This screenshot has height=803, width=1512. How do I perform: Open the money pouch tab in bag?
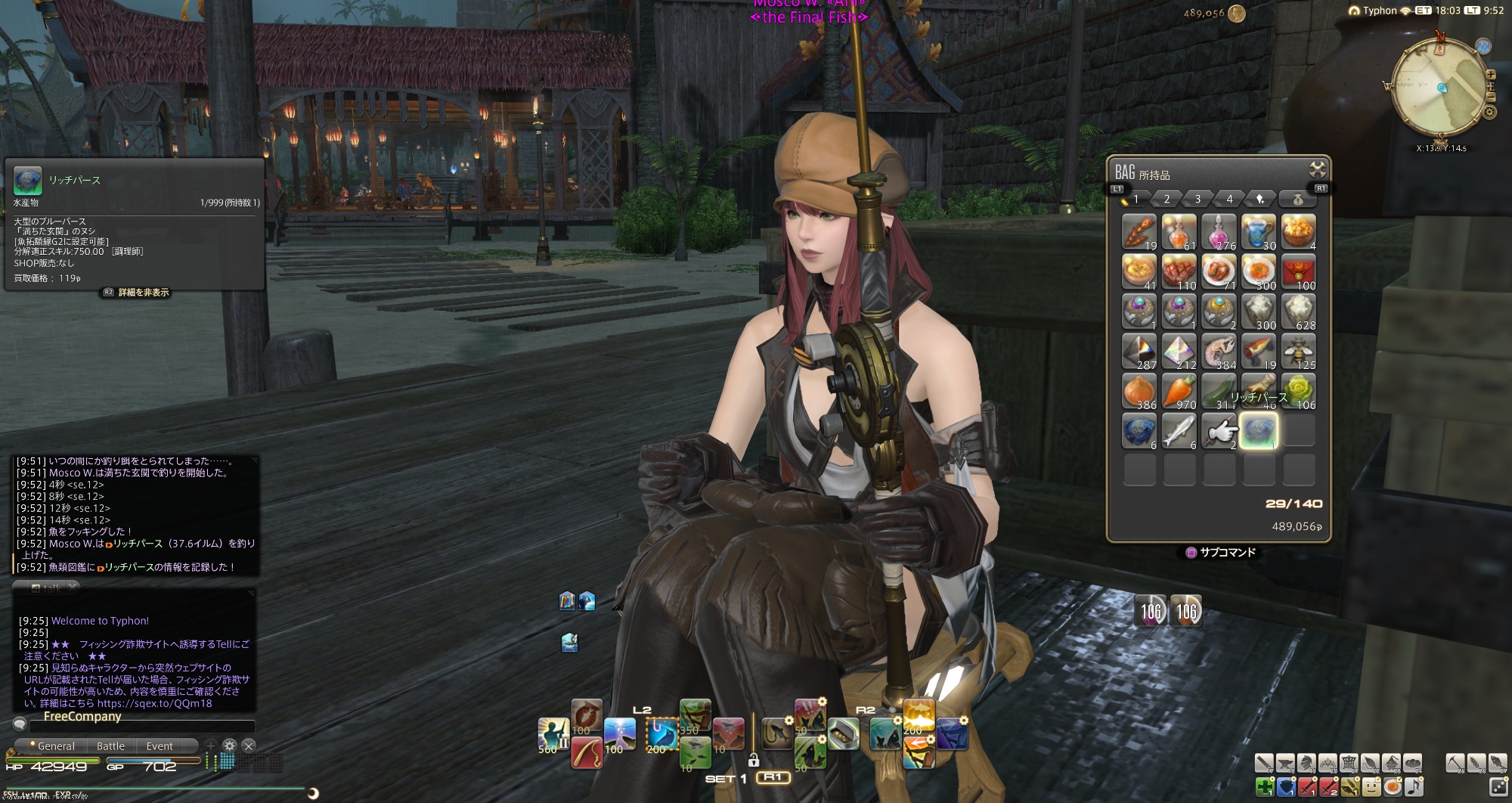tap(1297, 200)
